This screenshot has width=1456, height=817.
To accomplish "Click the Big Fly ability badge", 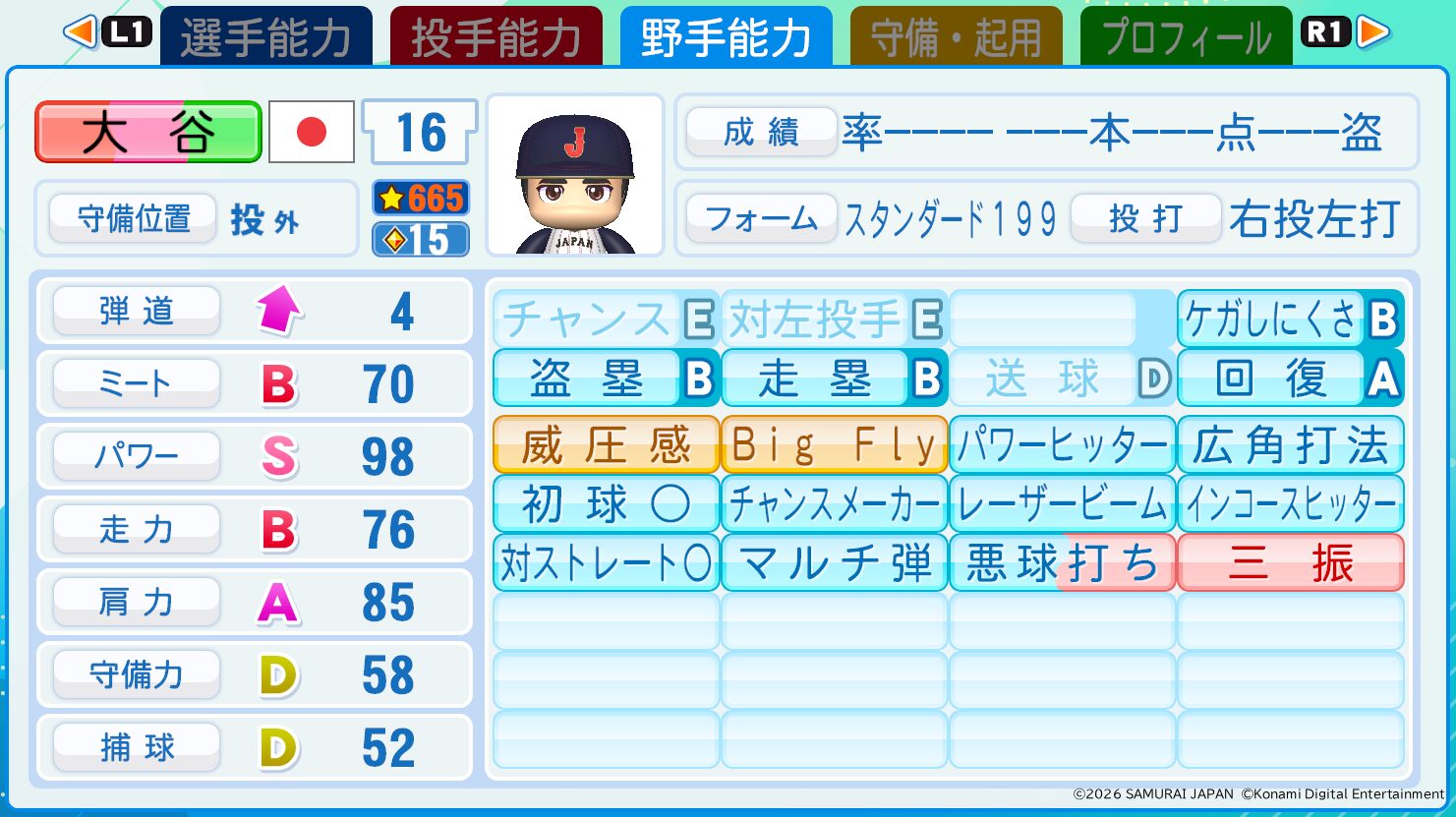I will tap(833, 443).
